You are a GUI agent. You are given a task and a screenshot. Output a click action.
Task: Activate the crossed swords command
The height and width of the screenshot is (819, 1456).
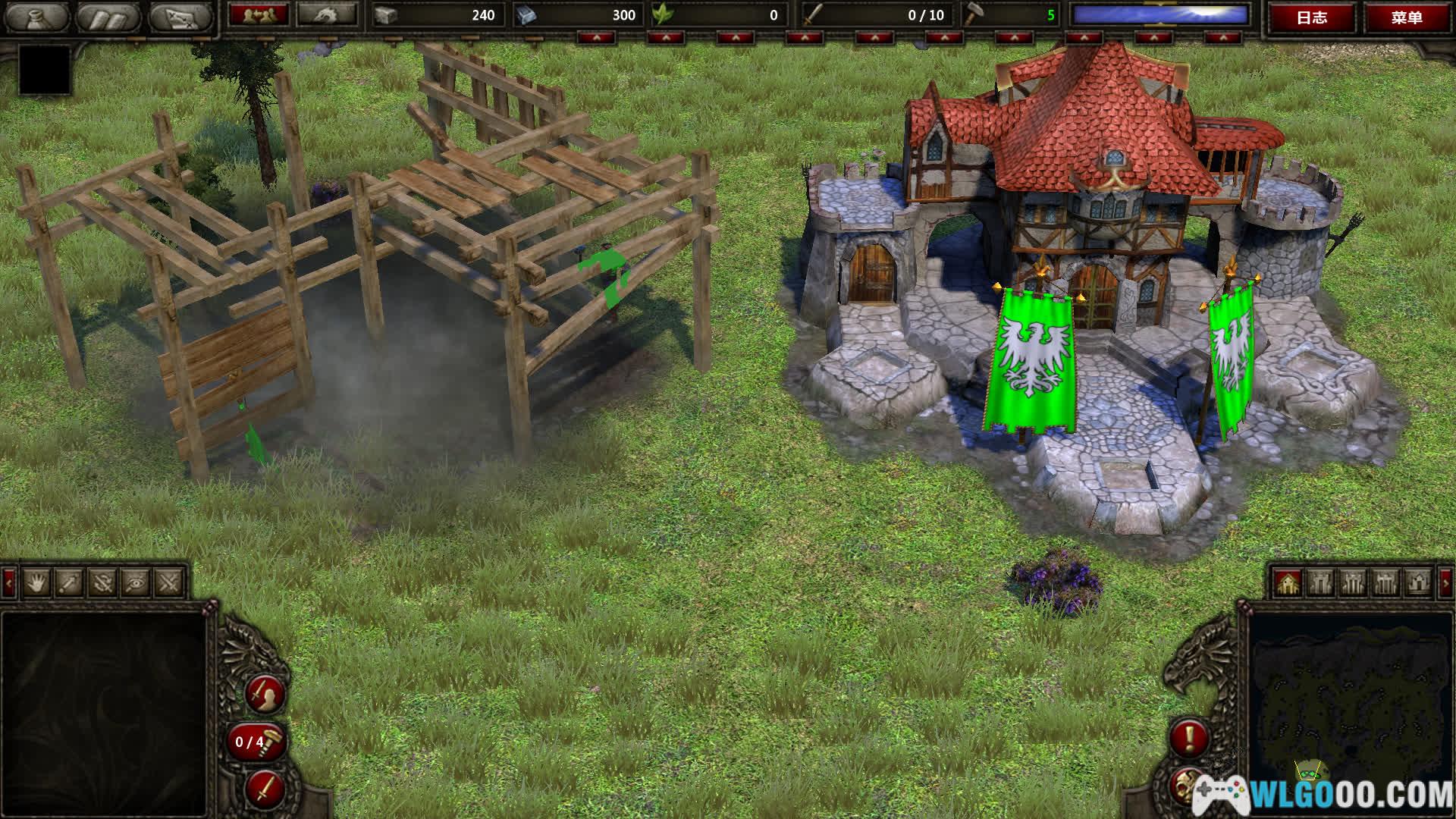pyautogui.click(x=169, y=582)
